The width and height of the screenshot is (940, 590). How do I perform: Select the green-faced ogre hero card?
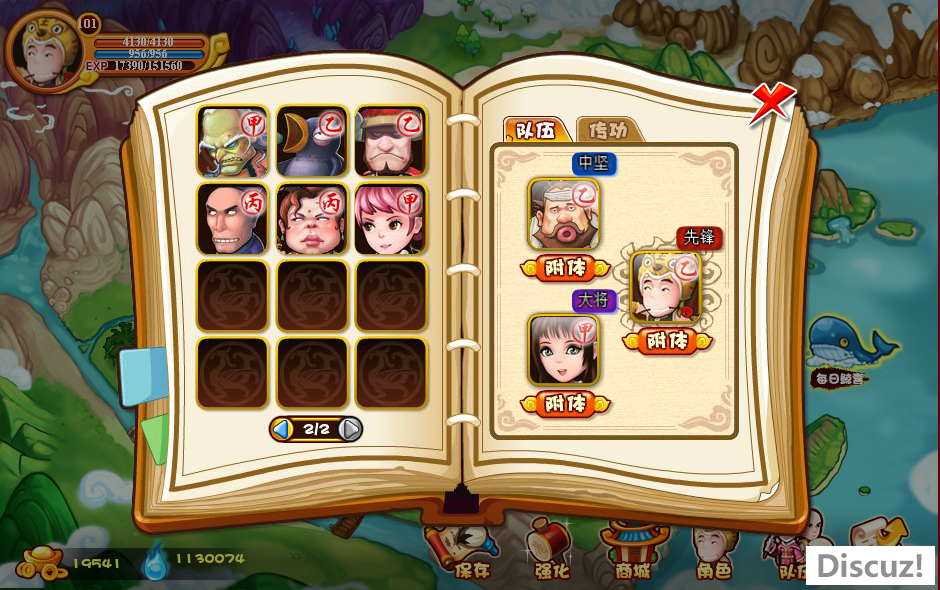pos(232,141)
